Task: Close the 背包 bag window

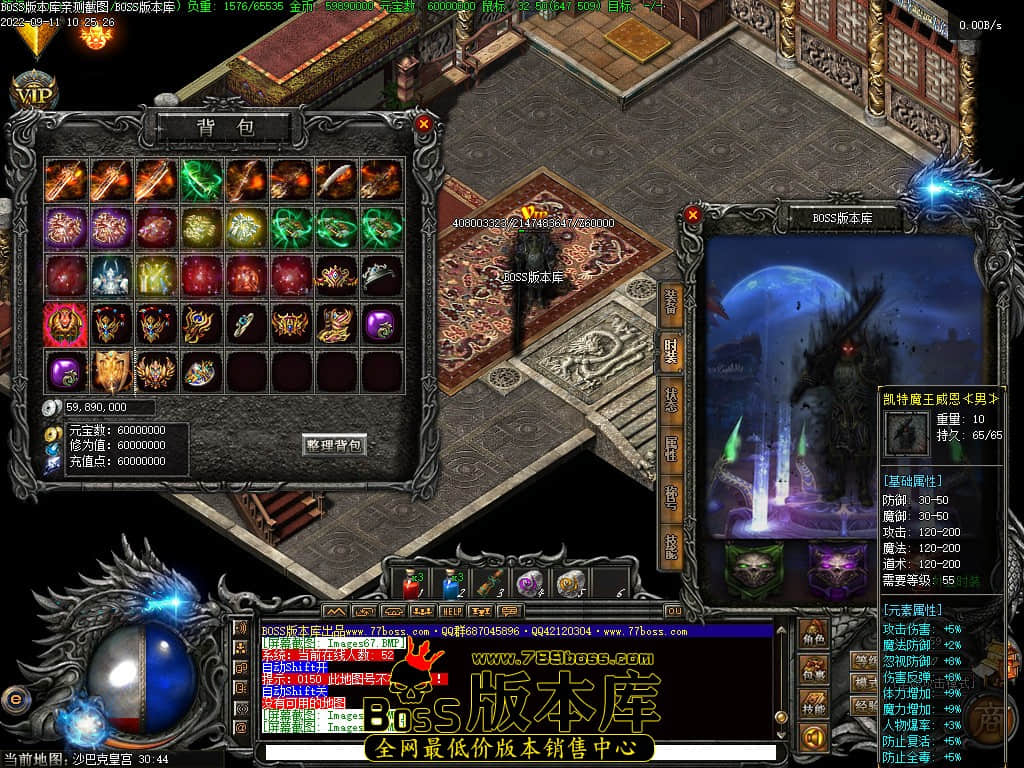Action: point(424,124)
